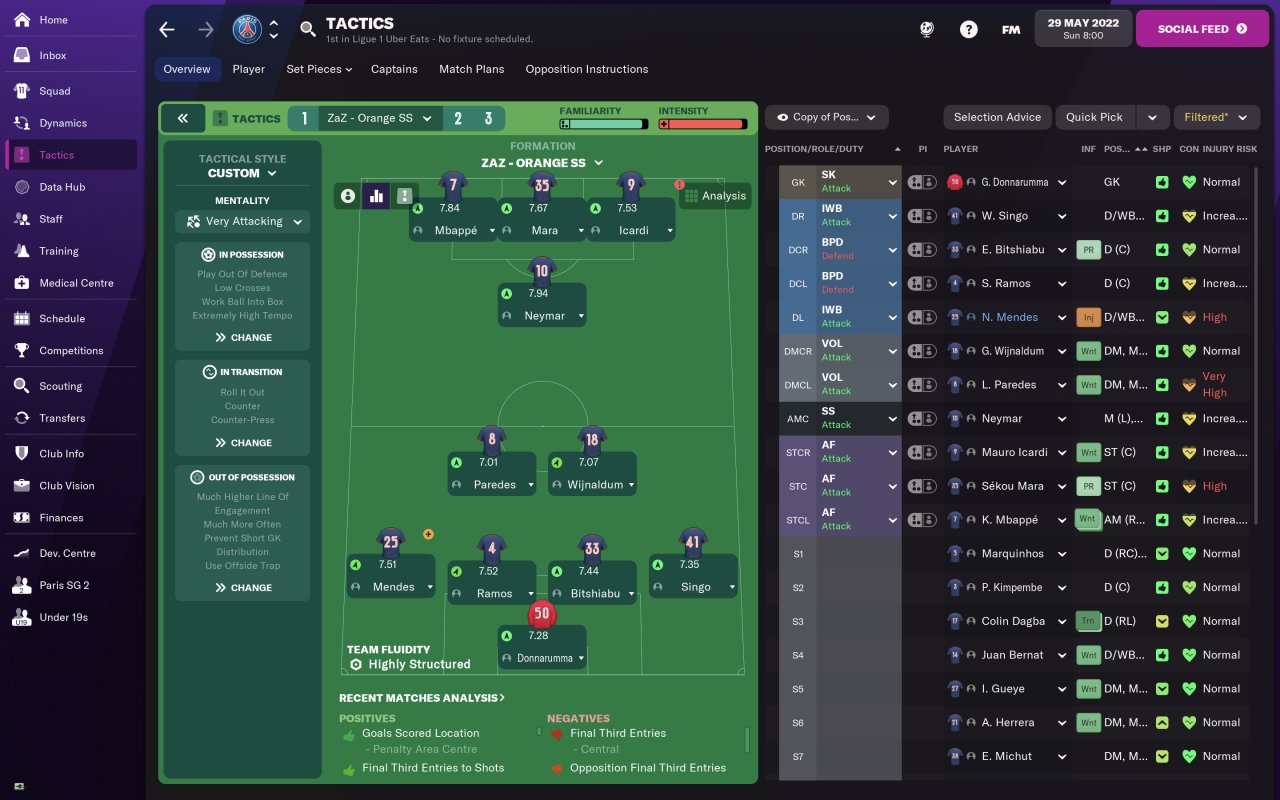1280x800 pixels.
Task: Change the In Possession instructions
Action: point(243,338)
